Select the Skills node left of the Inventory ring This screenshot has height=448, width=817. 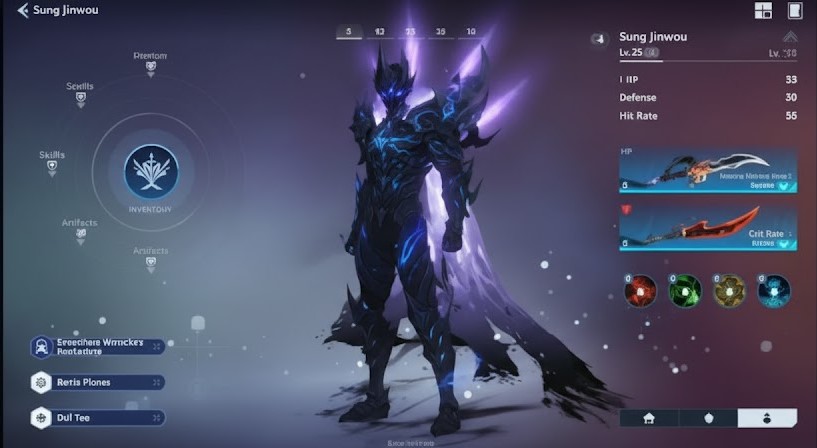click(x=52, y=163)
